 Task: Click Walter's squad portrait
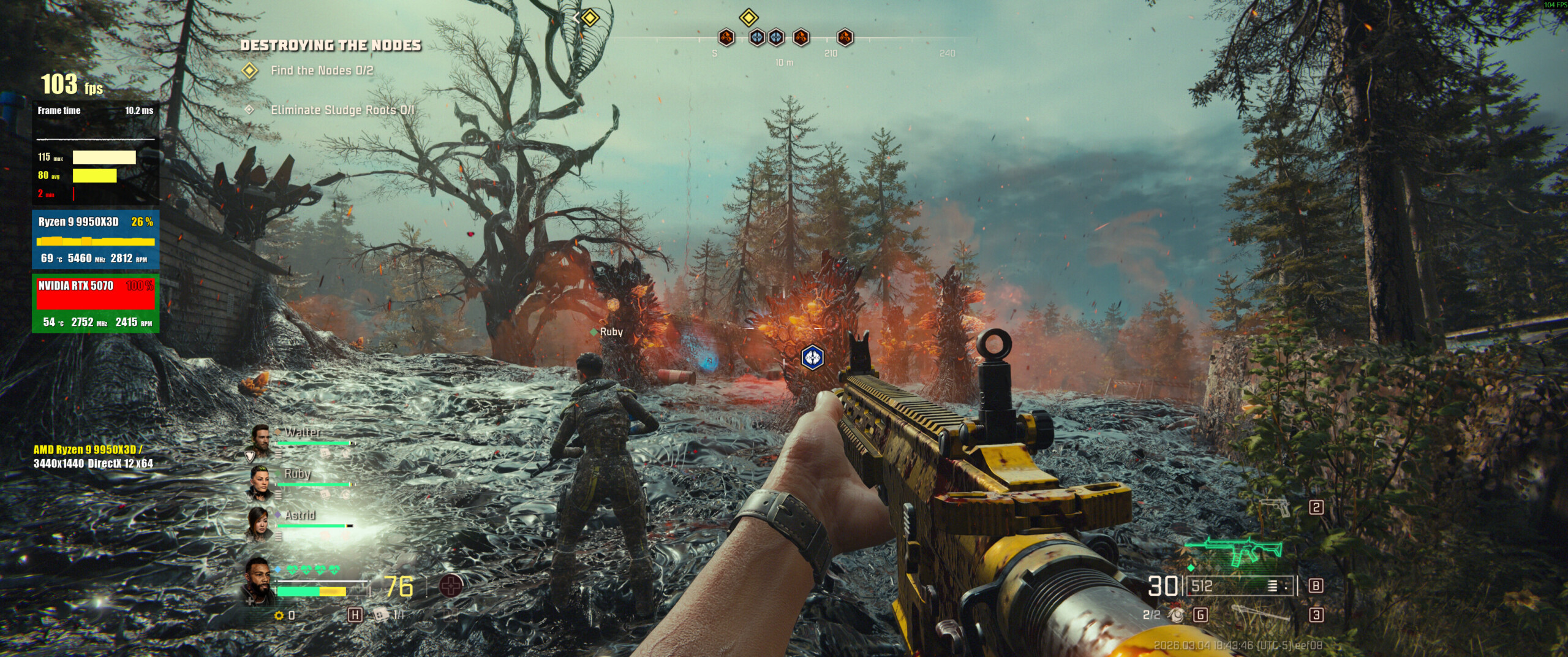tap(261, 439)
